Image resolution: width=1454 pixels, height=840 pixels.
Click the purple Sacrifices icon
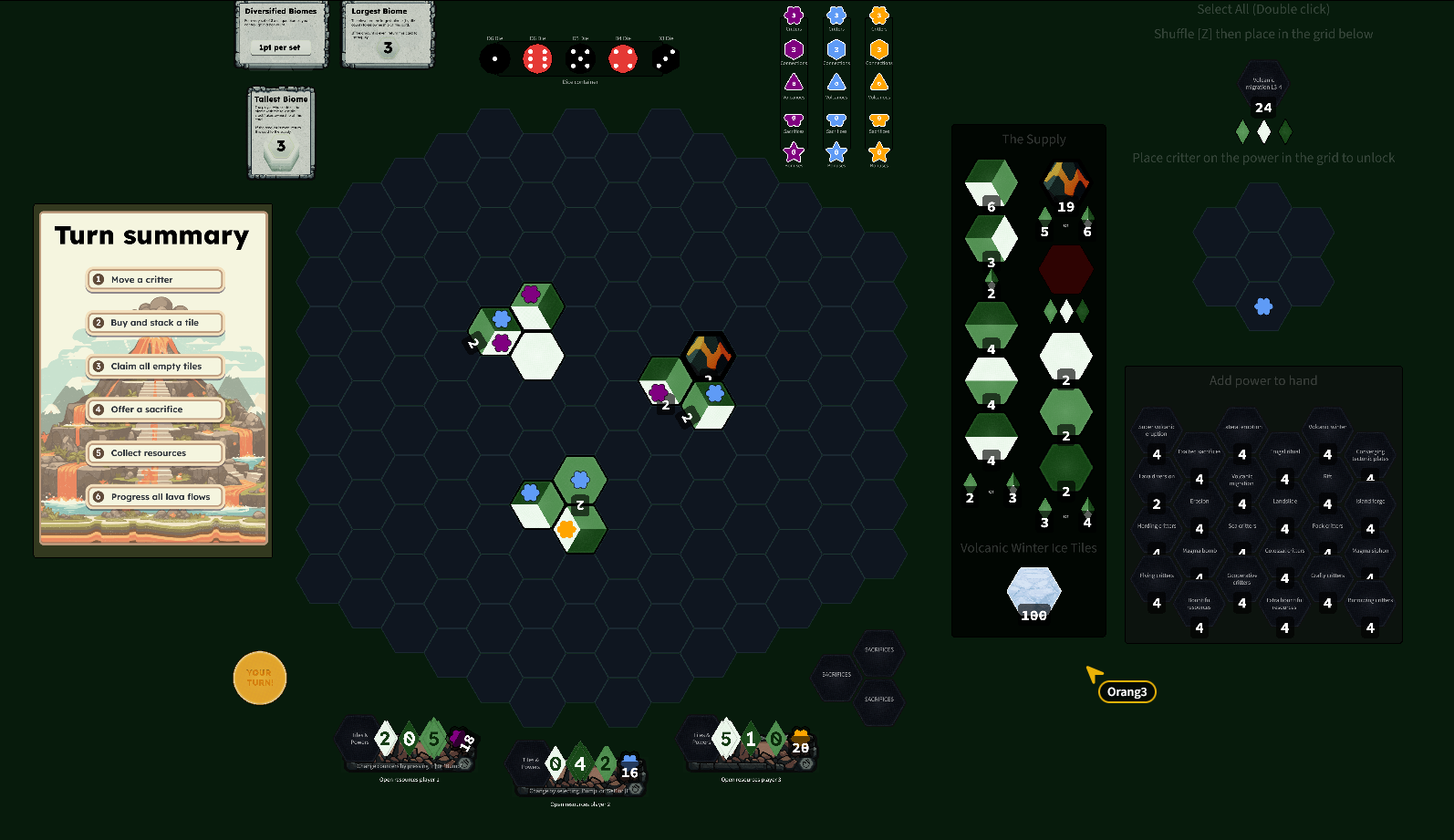[x=794, y=118]
